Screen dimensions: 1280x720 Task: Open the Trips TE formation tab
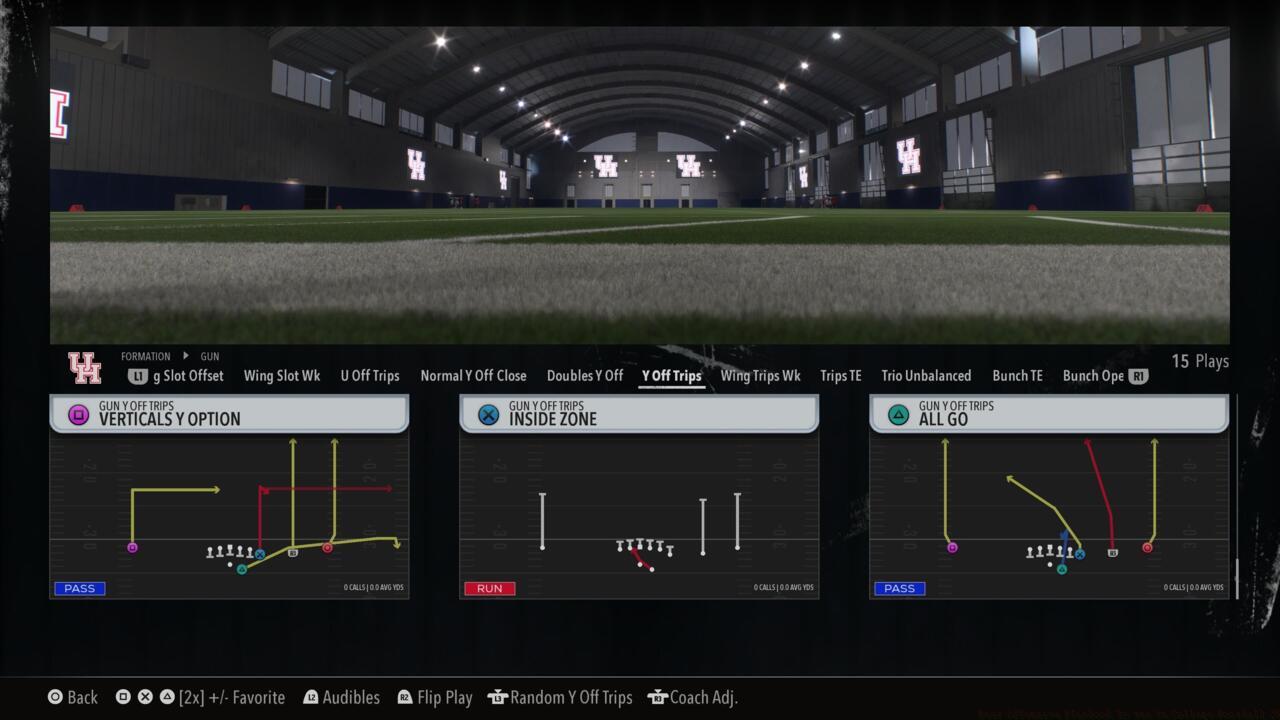tap(840, 376)
